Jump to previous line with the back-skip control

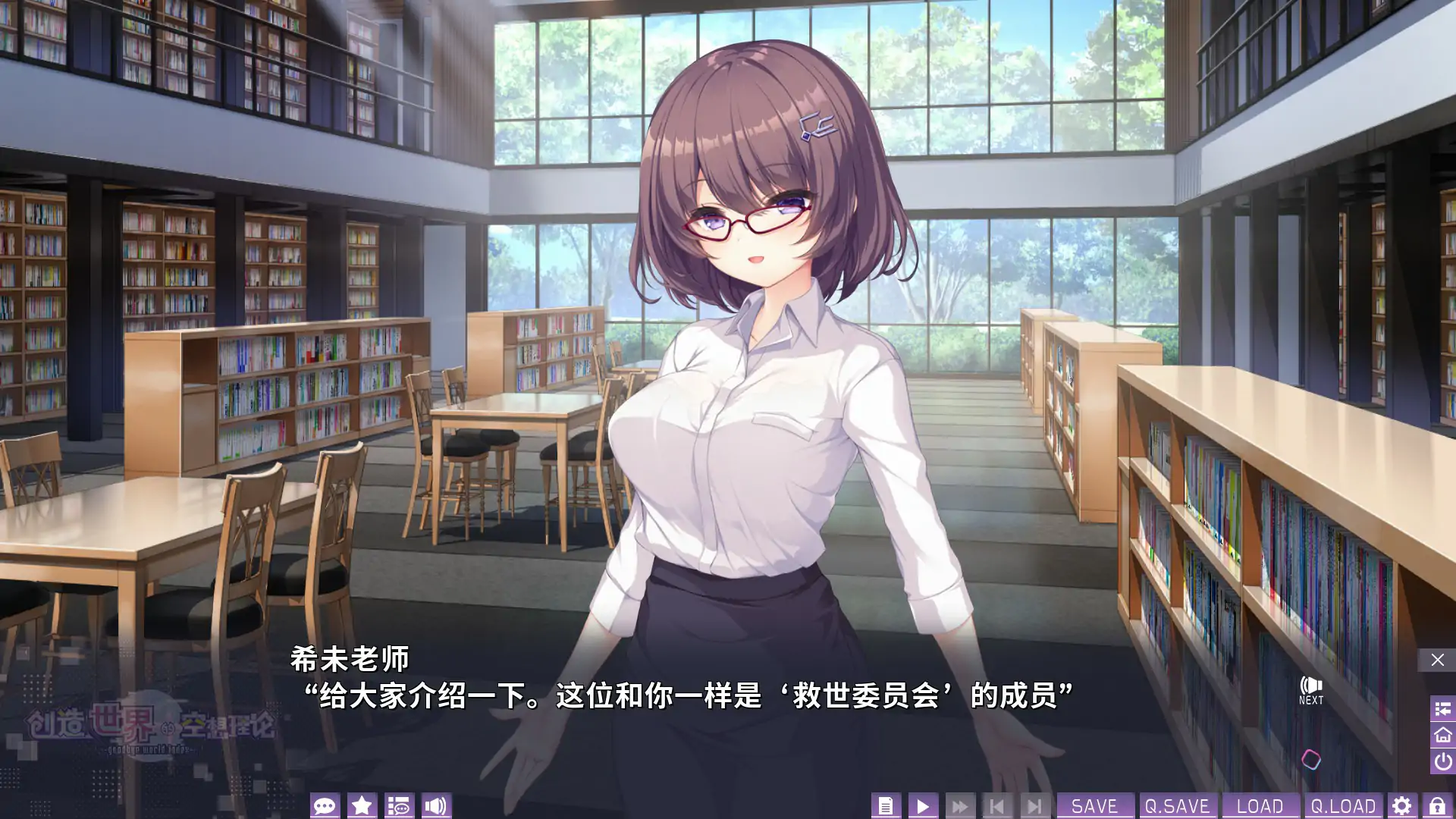pos(997,806)
